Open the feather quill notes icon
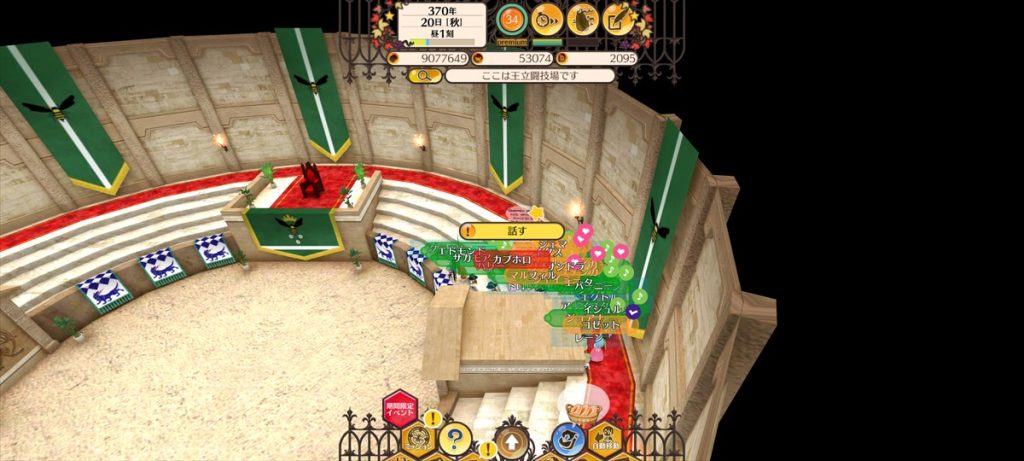Screen dimensions: 1024x461 [619, 18]
